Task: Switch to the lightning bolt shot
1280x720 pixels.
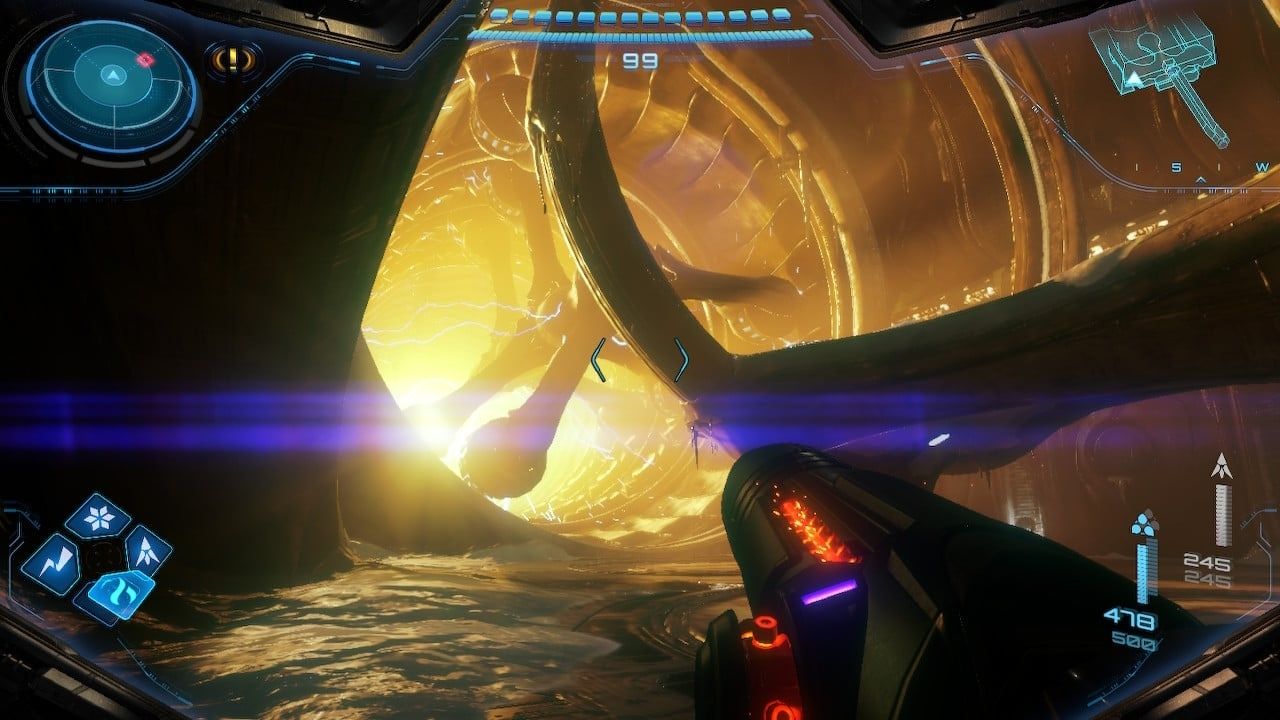Action: 51,560
